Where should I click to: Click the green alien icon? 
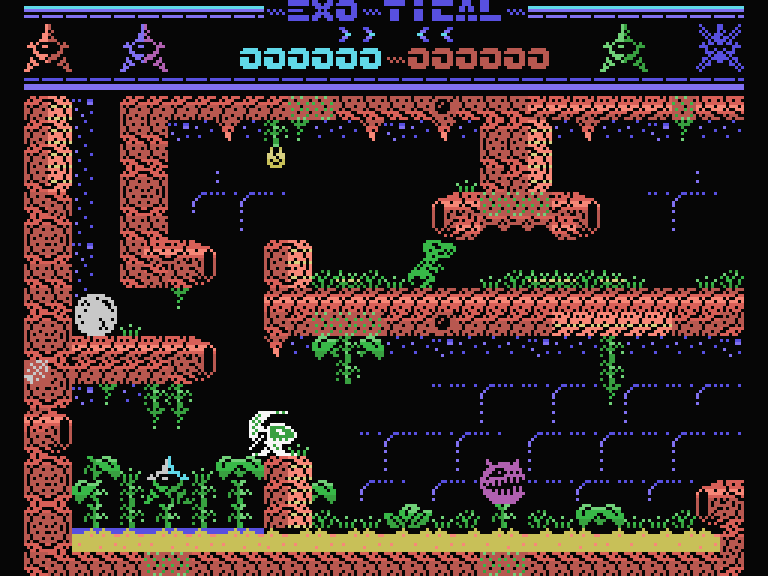(x=623, y=48)
